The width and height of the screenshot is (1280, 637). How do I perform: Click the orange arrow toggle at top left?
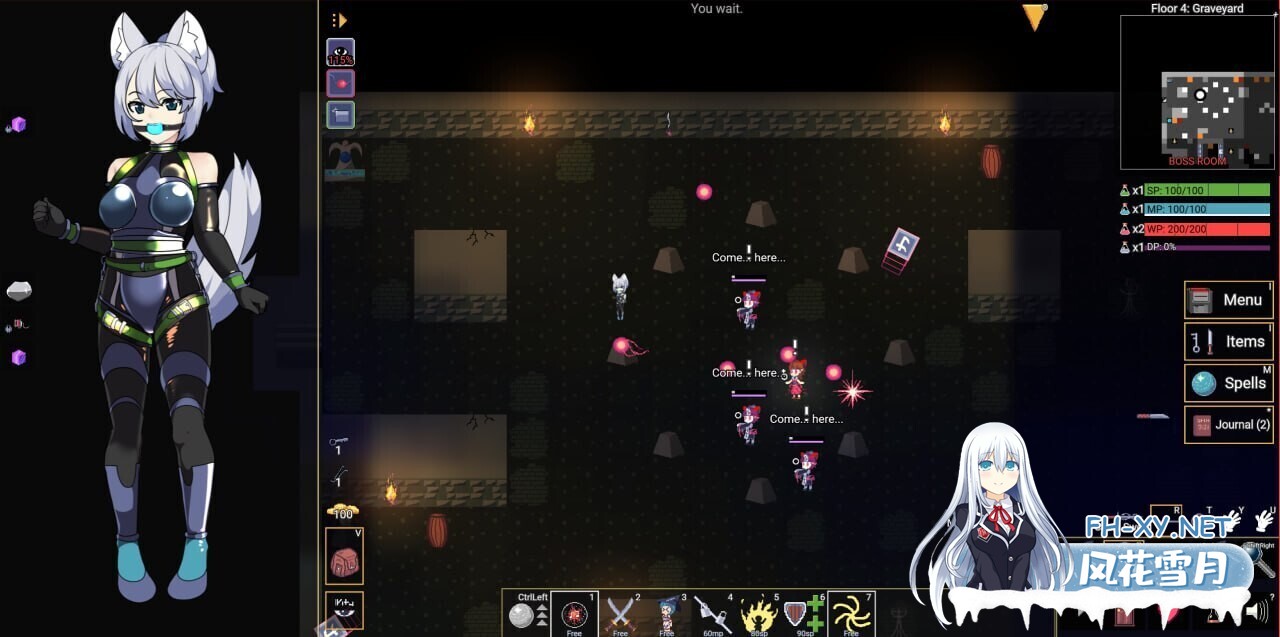339,20
